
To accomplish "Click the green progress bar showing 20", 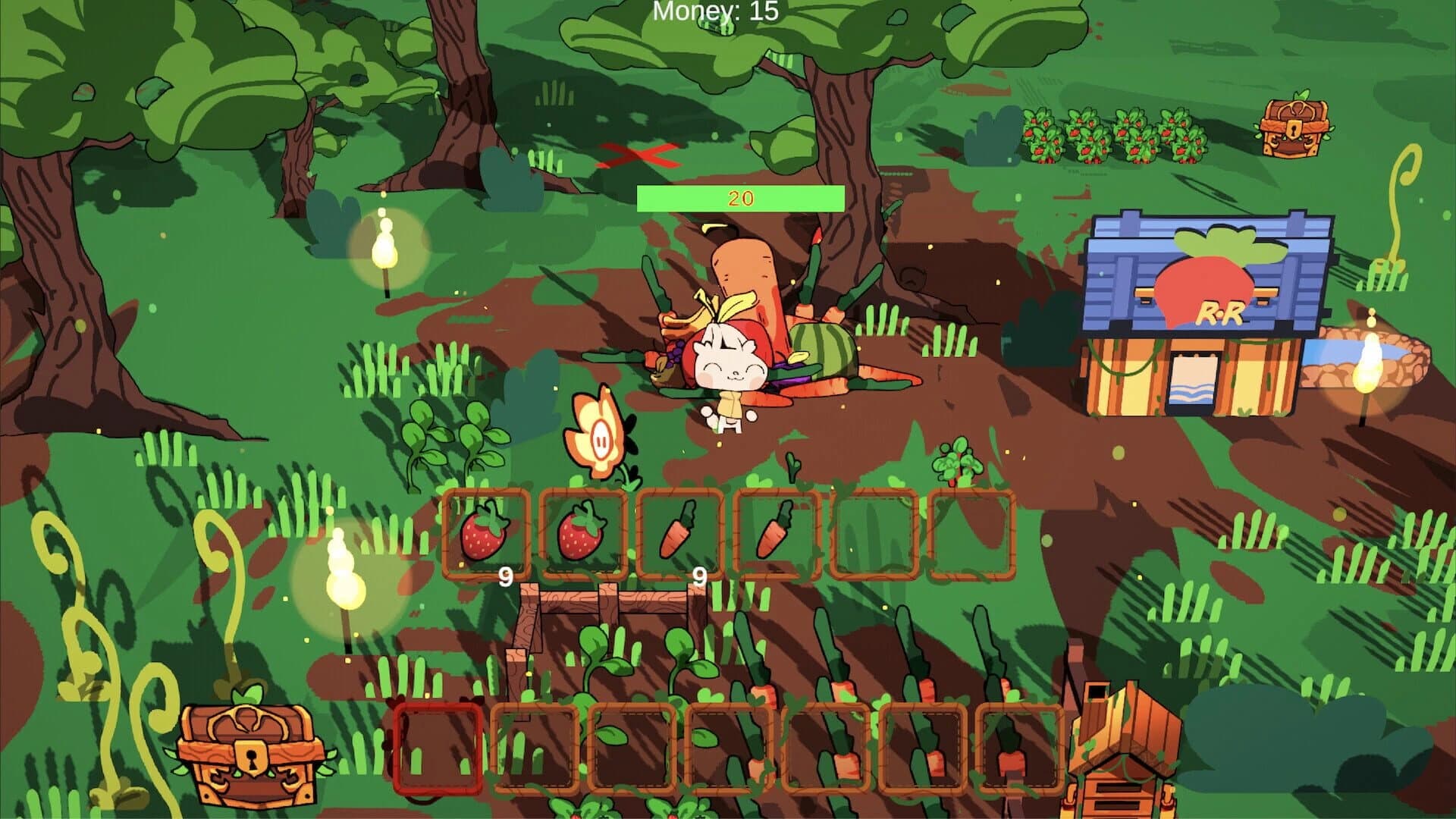I will (x=739, y=196).
